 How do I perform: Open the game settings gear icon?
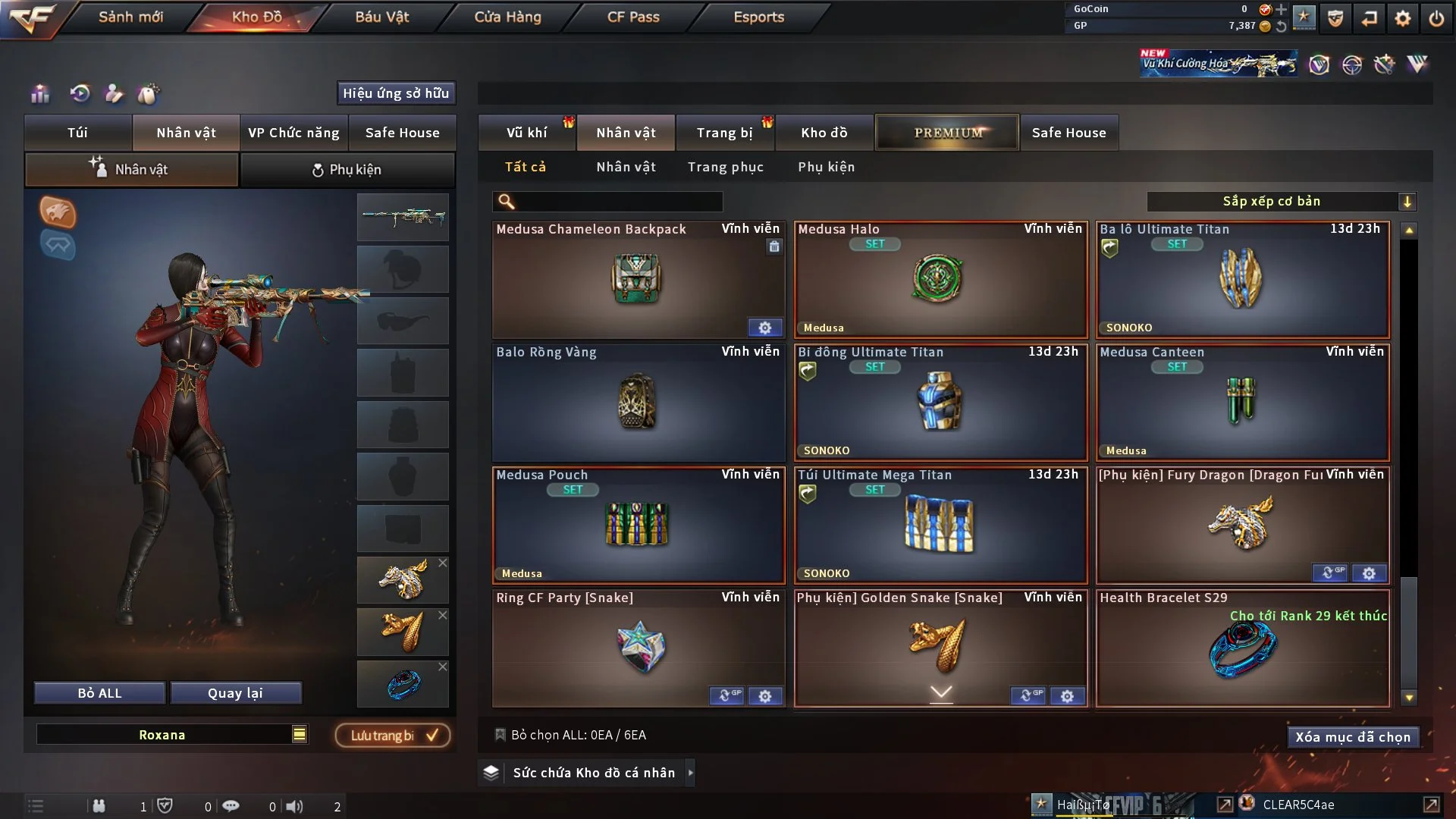pyautogui.click(x=1404, y=18)
